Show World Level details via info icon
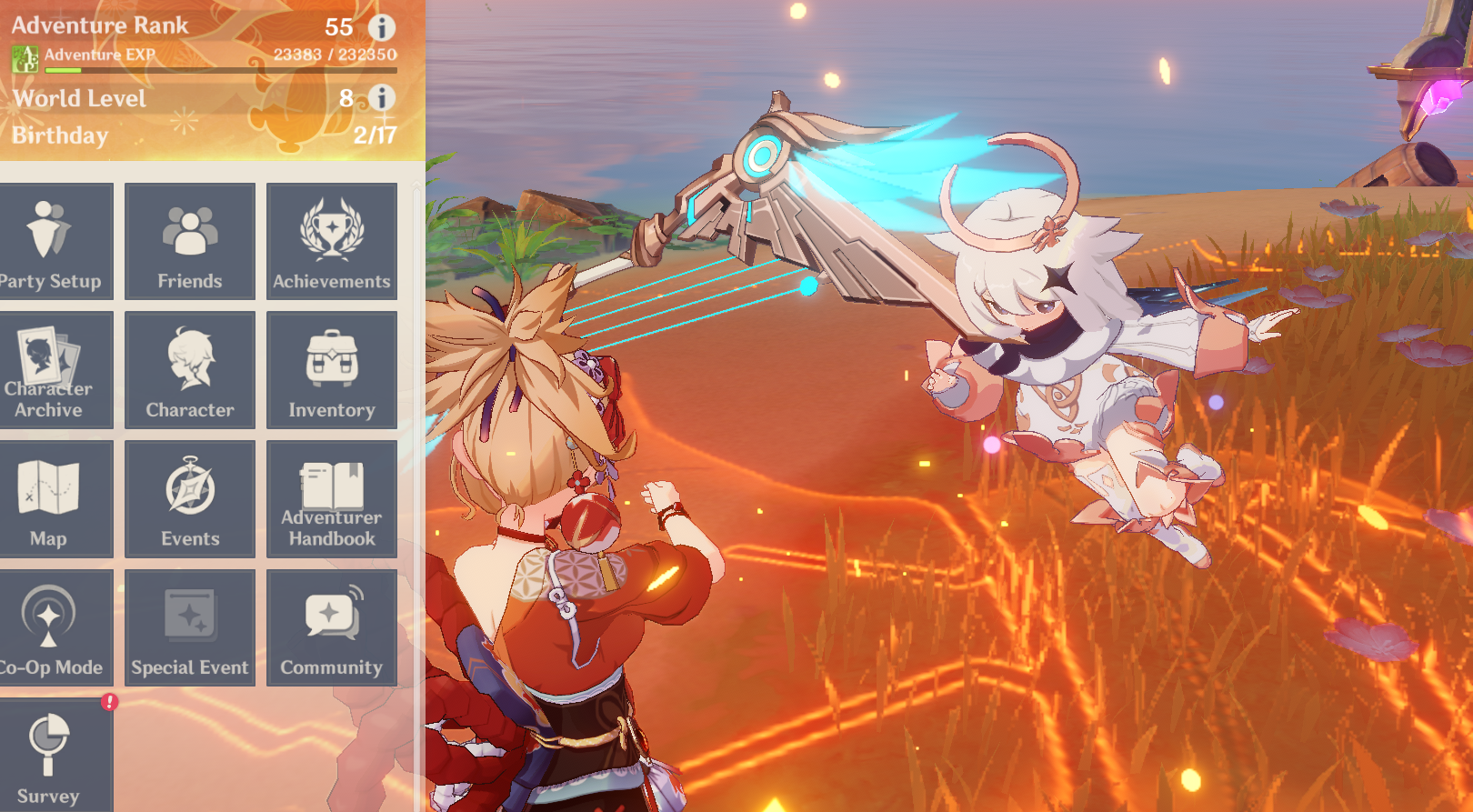Screen dimensions: 1473x812 (x=381, y=99)
